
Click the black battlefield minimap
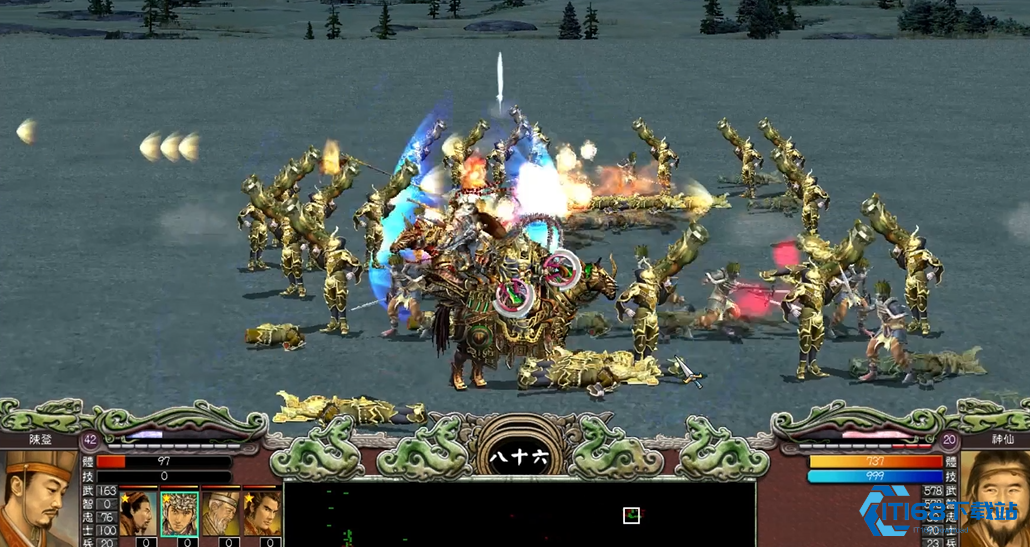tap(519, 514)
